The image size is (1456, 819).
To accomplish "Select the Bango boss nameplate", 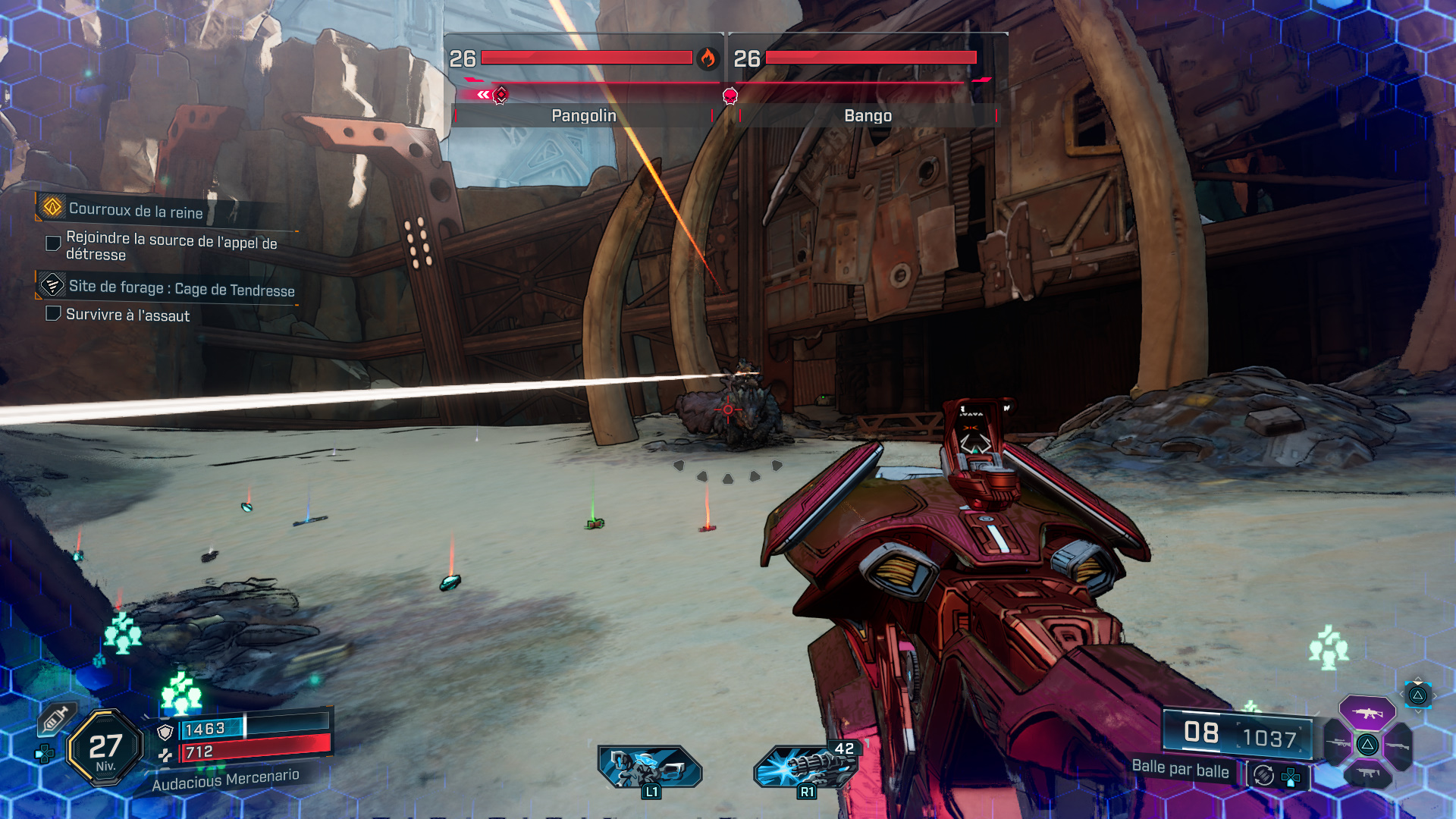I will tap(868, 115).
